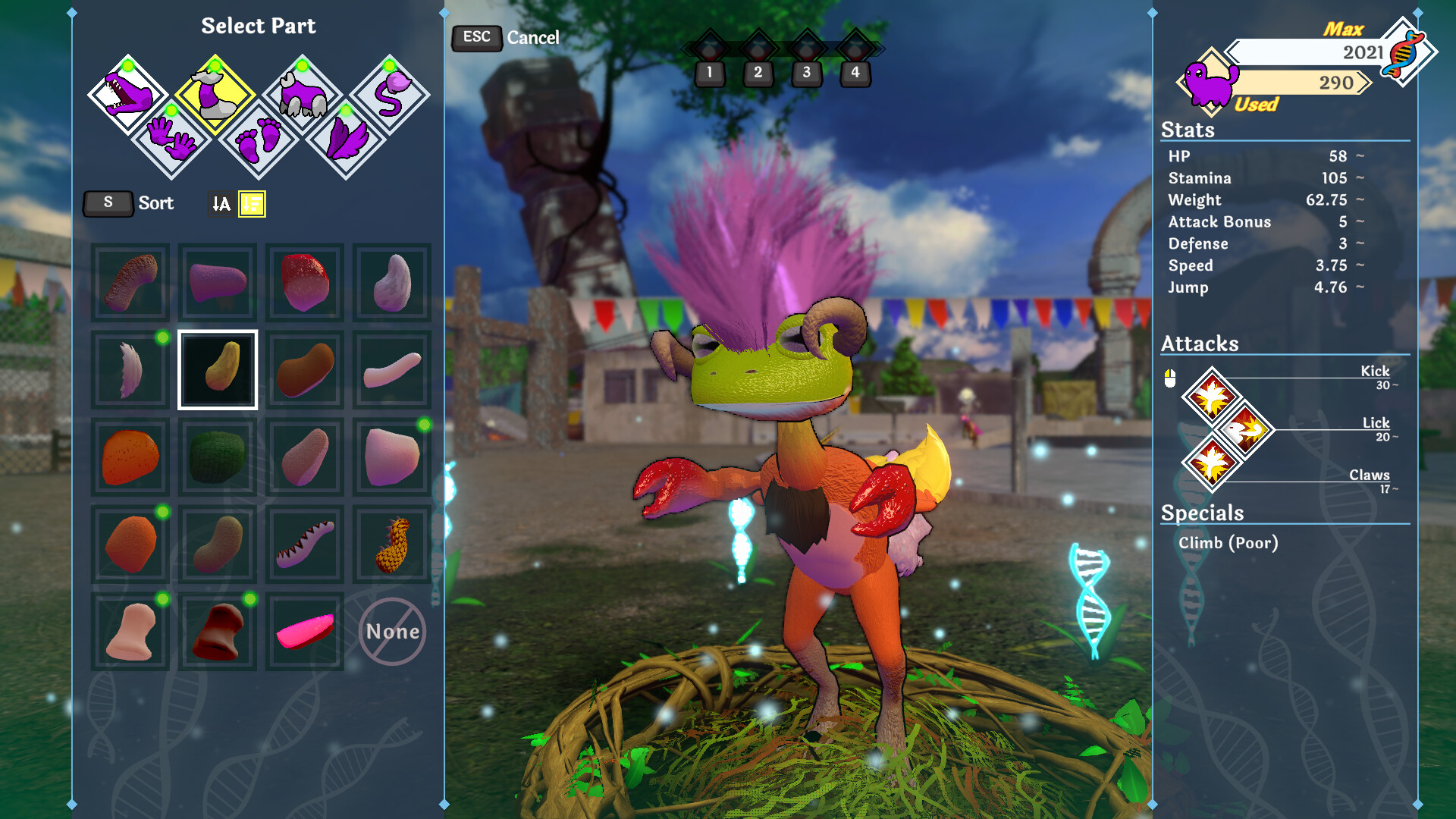Choose the white feathered neck part
This screenshot has width=1456, height=819.
pyautogui.click(x=130, y=370)
